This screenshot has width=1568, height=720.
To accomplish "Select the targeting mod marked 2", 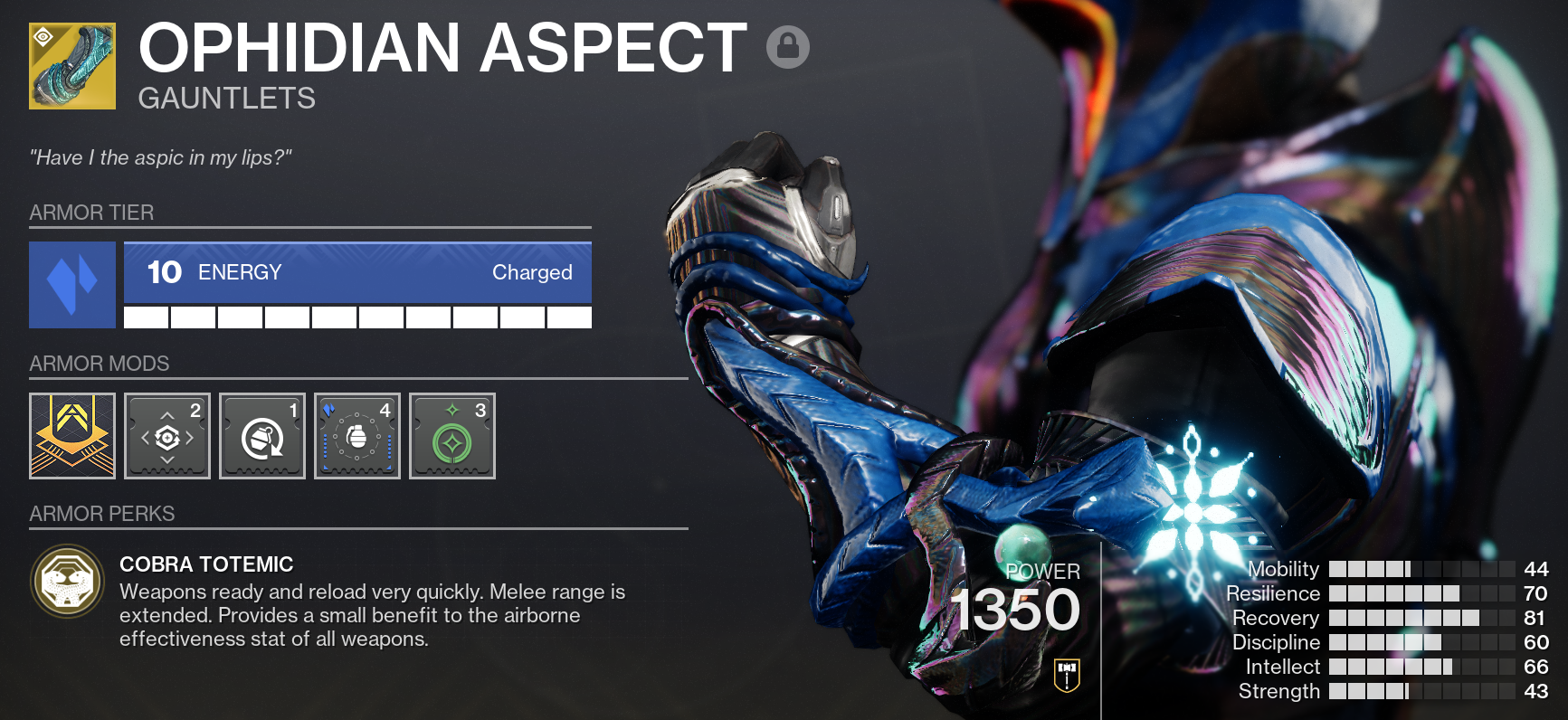I will [166, 435].
